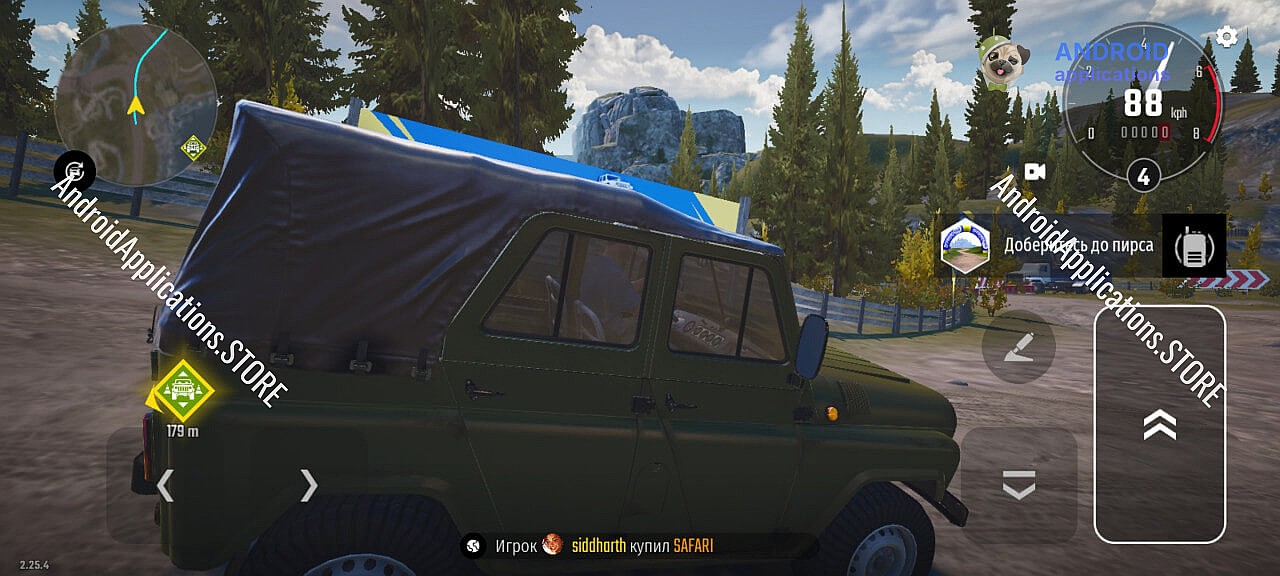Switch the camera view

(1034, 172)
